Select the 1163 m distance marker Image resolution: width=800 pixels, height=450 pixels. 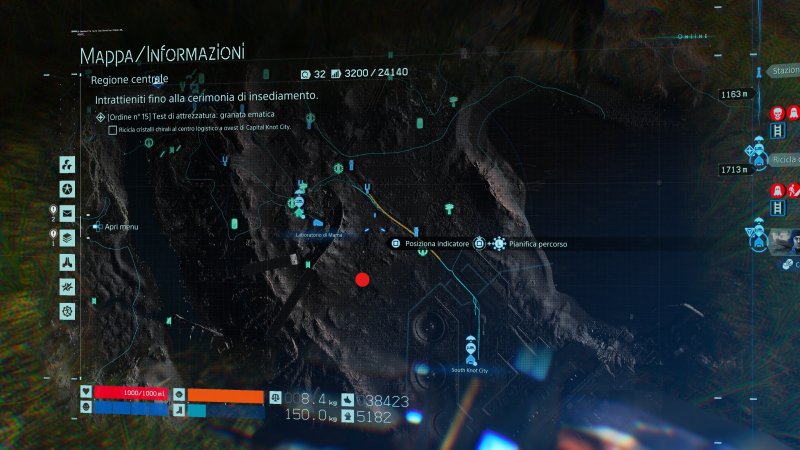coord(734,95)
